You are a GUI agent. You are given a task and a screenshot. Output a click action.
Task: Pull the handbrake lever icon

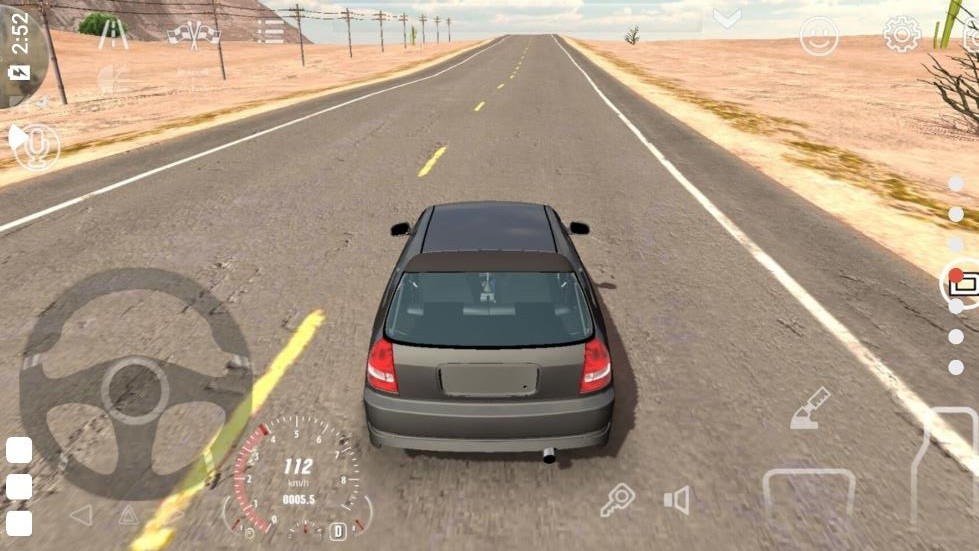click(810, 408)
